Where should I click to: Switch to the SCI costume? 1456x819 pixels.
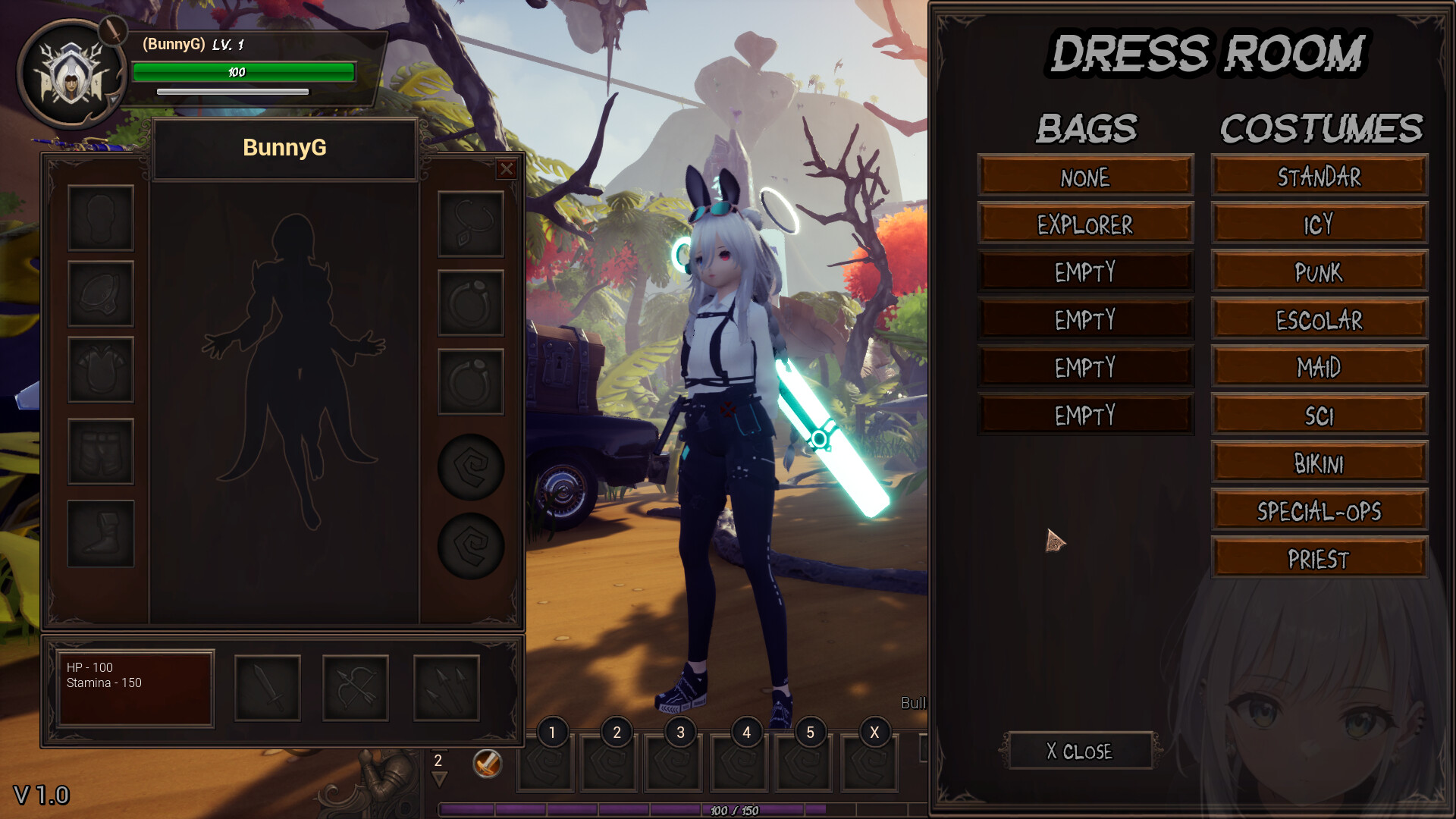(x=1319, y=416)
